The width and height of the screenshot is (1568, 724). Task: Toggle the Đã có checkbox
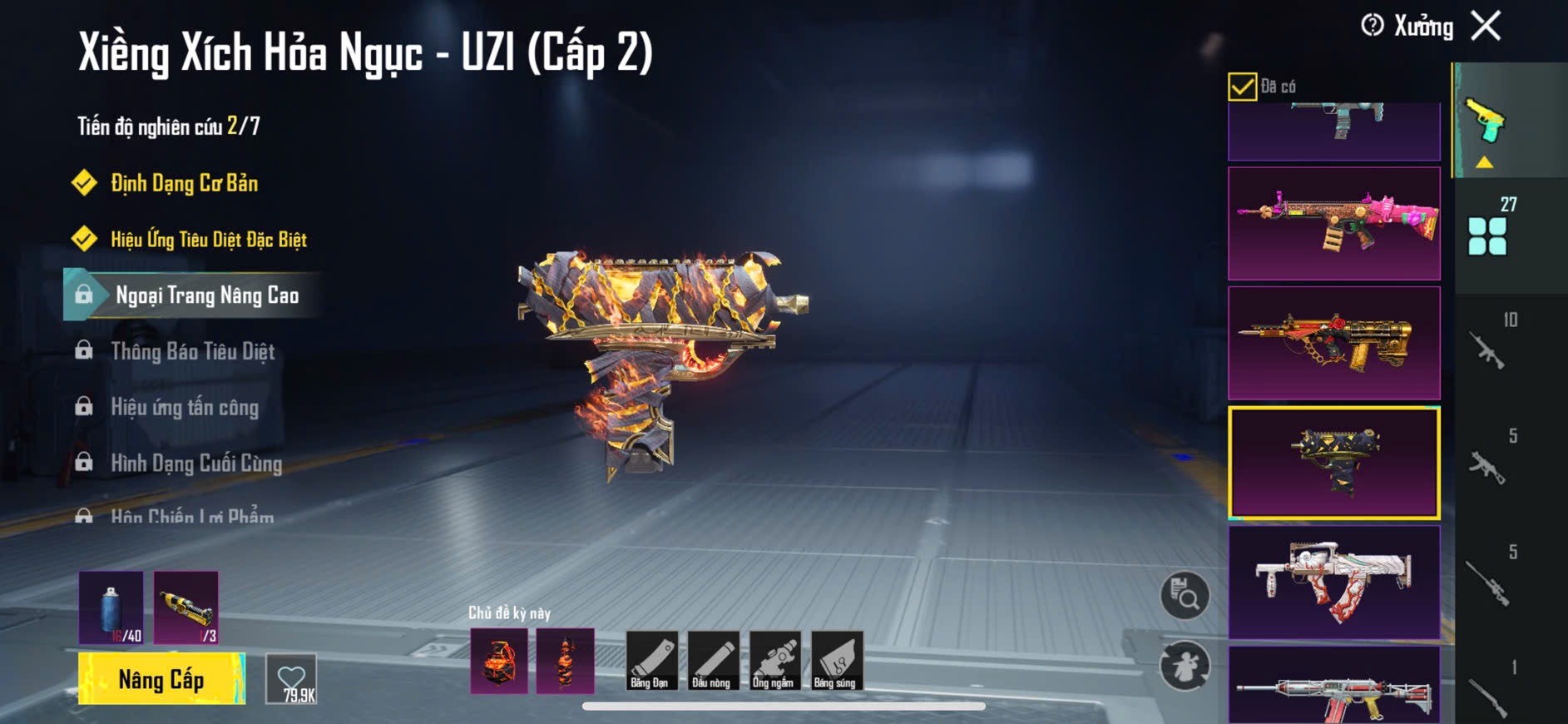pos(1242,87)
